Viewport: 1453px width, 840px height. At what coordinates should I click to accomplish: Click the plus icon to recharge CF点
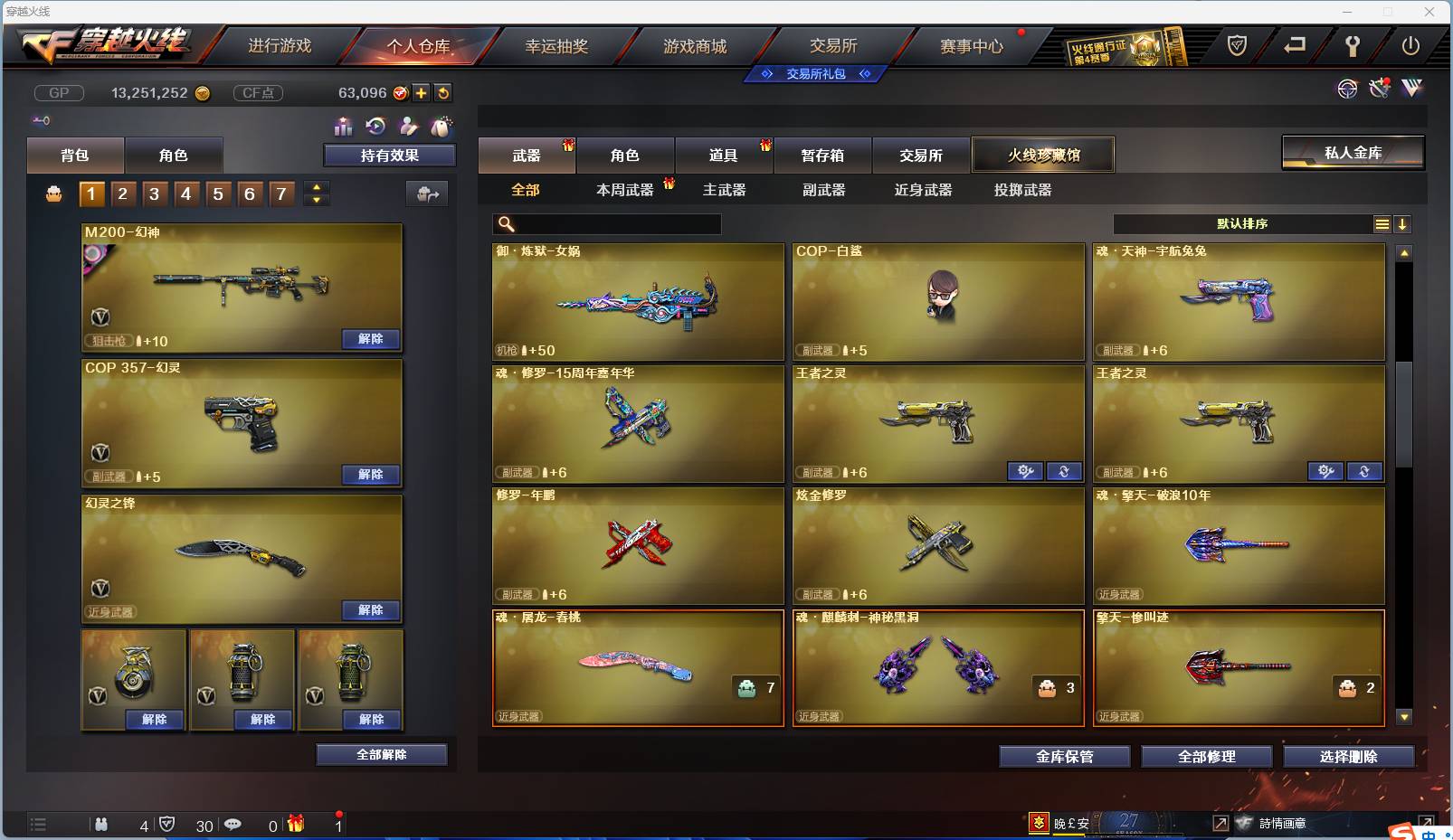pyautogui.click(x=421, y=92)
